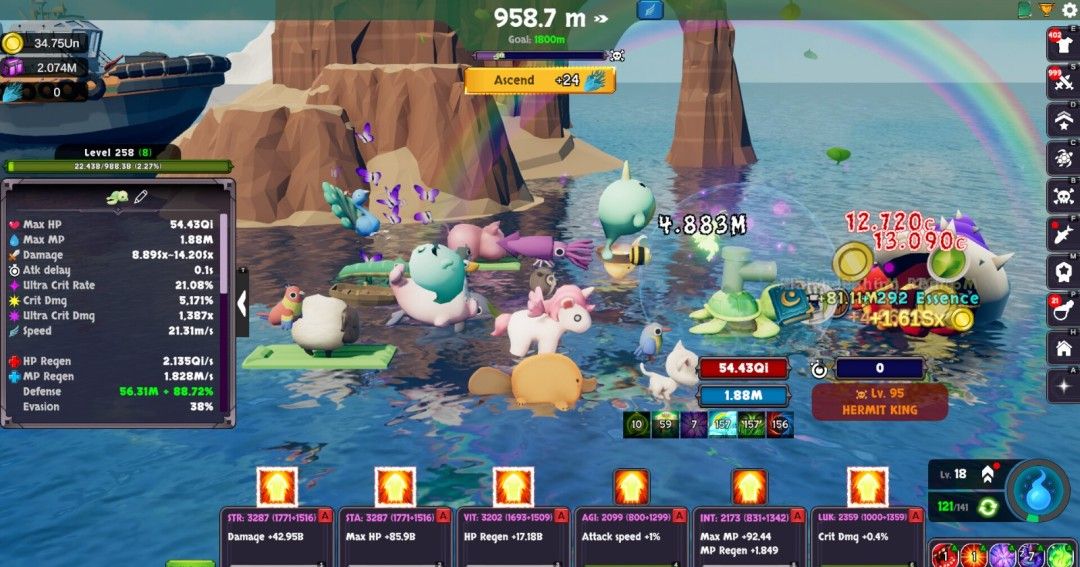Click the Ascend button
This screenshot has height=567, width=1080.
click(x=539, y=80)
